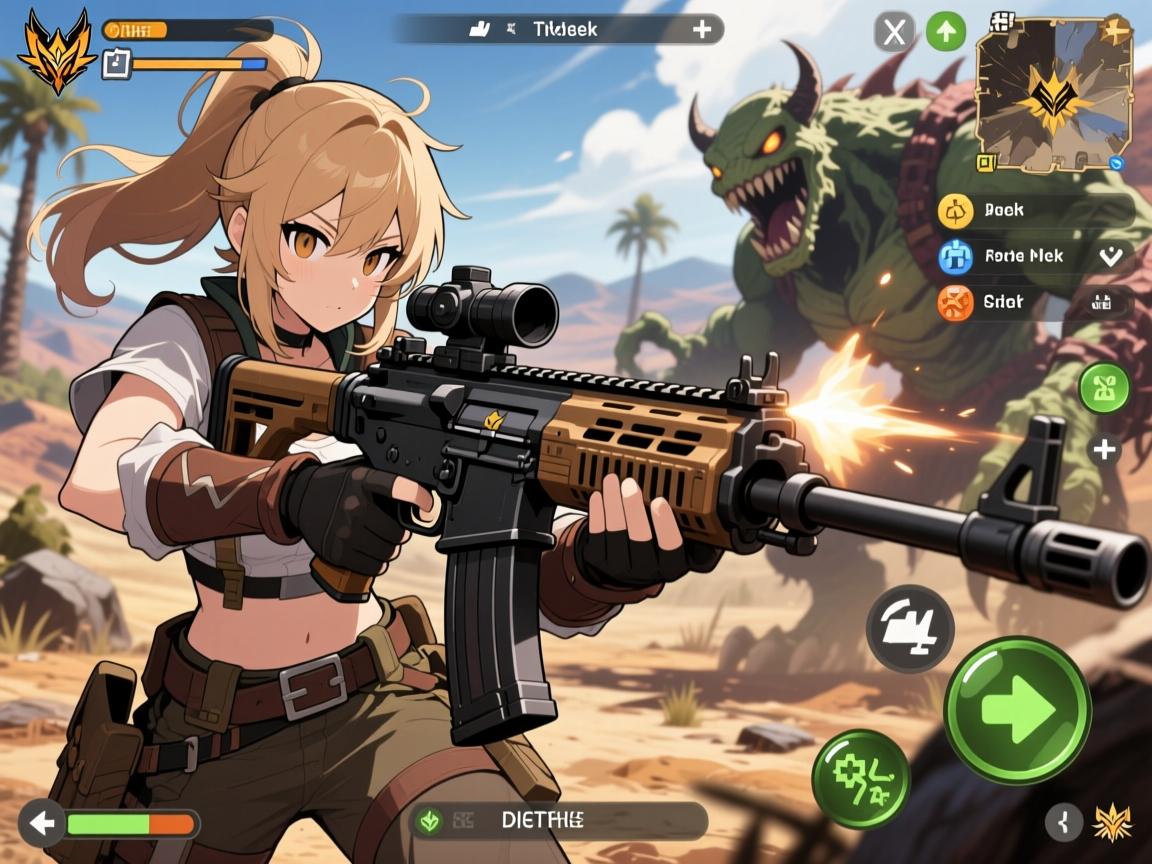Click the blue marker on minimap corner
This screenshot has height=864, width=1152.
click(1117, 161)
